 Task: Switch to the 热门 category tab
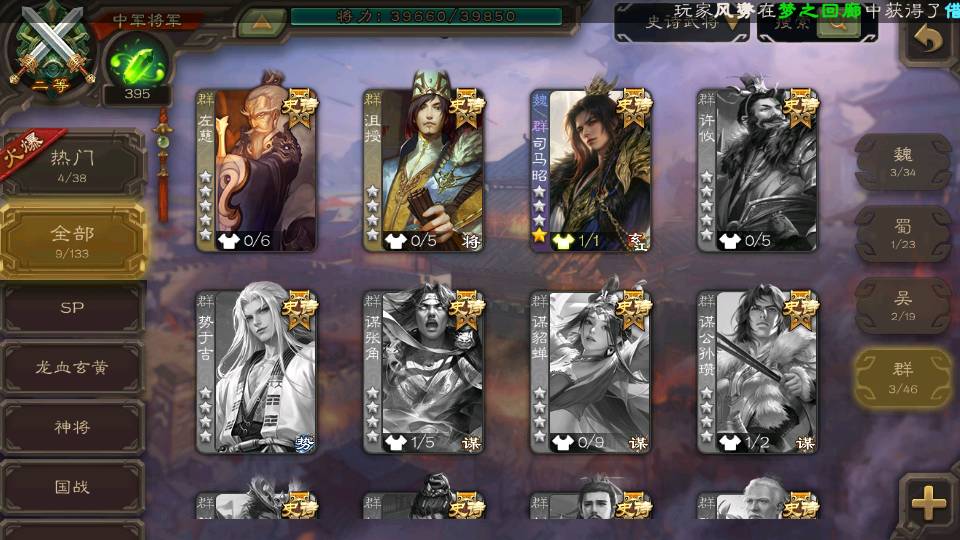[72, 164]
